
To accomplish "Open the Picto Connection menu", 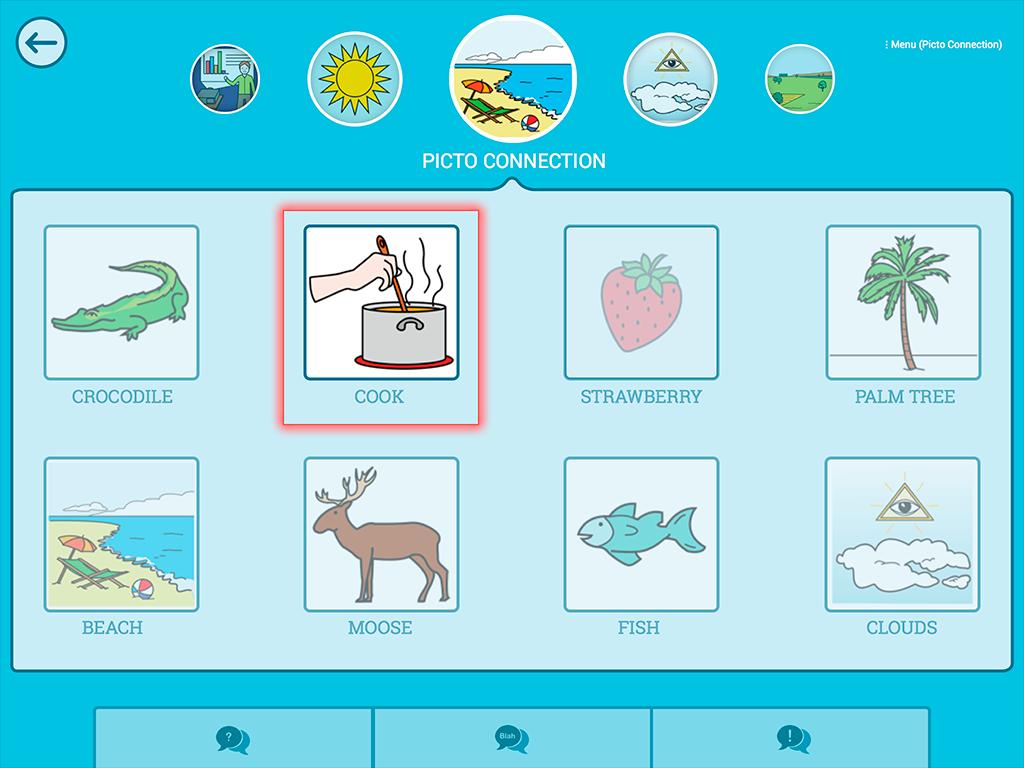I will coord(942,45).
